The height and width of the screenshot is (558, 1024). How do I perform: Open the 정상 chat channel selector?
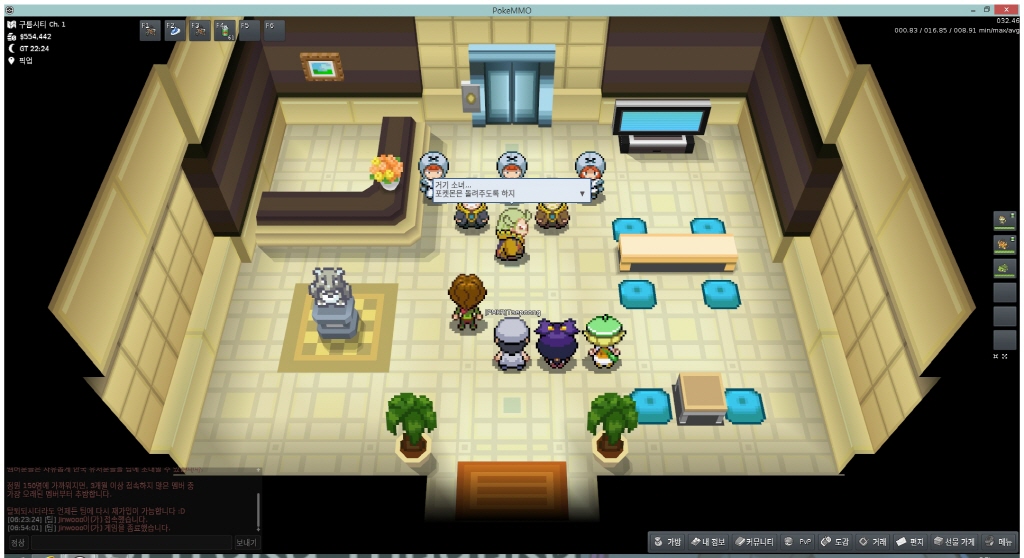pos(18,542)
